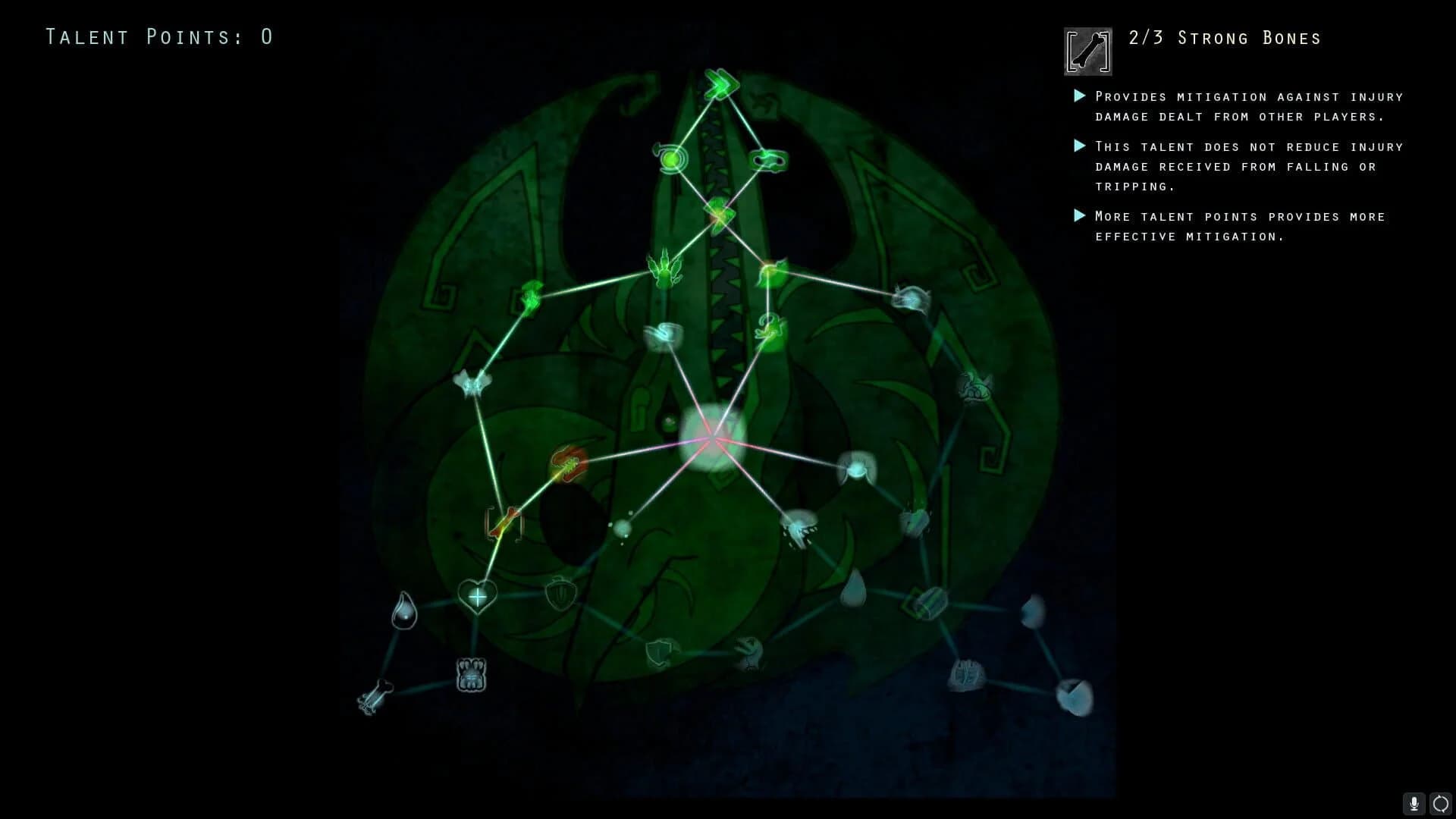Select the jellyfish talent on the right
Viewport: 1456px width, 819px height.
[912, 300]
